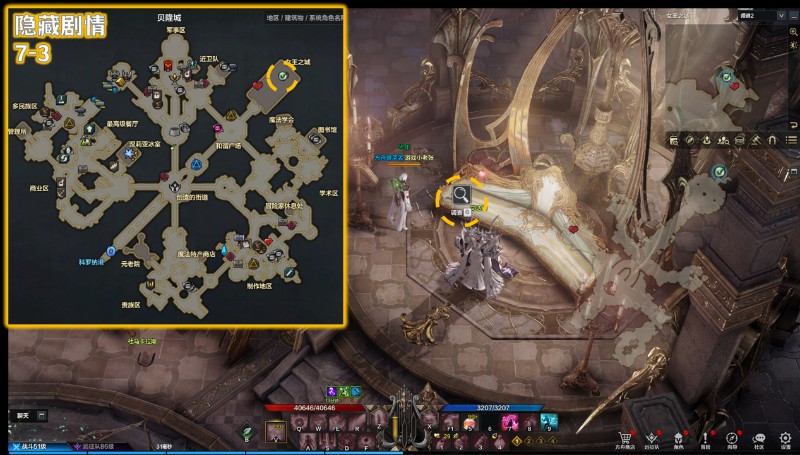This screenshot has width=800, height=455.
Task: Open the chat tab options button
Action: 42,415
